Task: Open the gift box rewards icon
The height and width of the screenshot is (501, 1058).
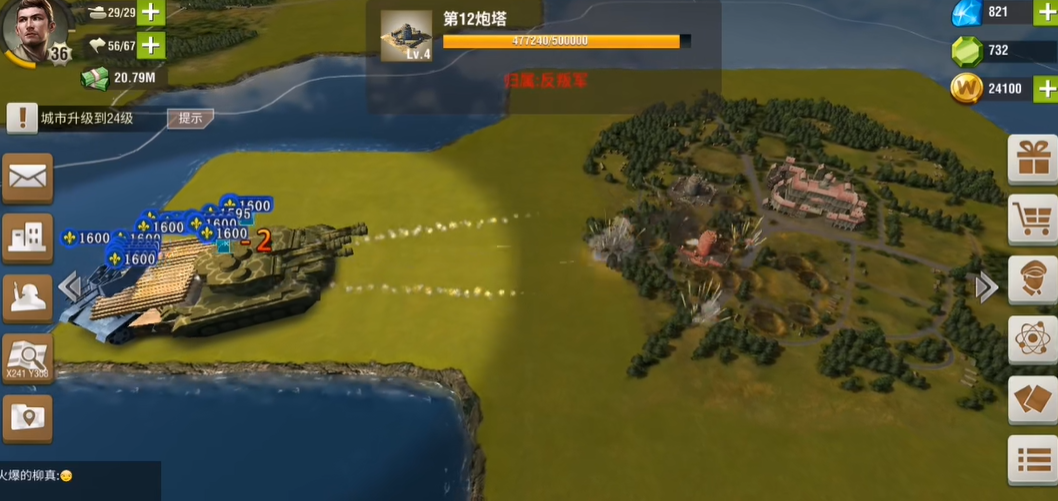Action: [x=1032, y=159]
